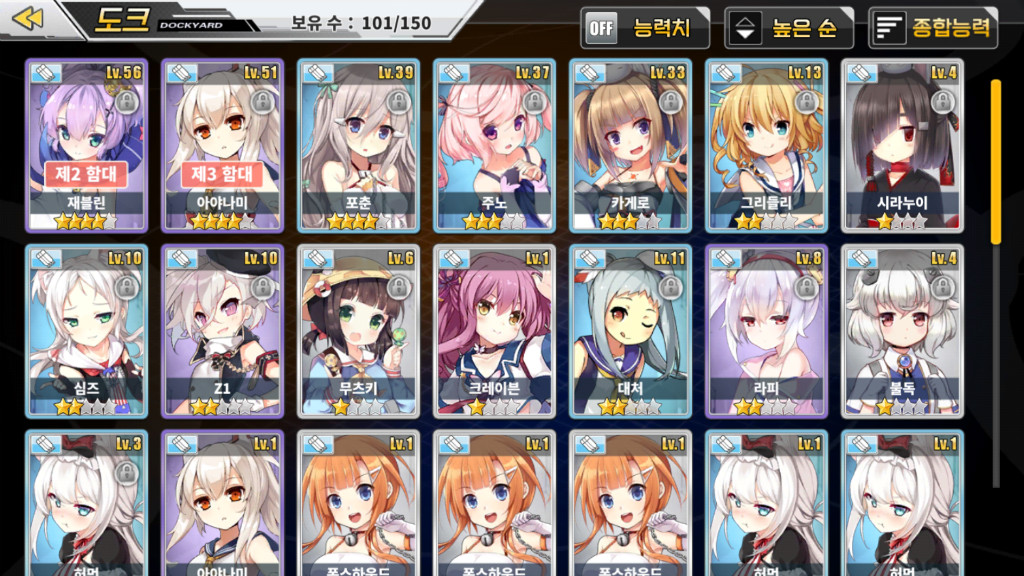Select the 그리들리 Lv.13 ship card
Image resolution: width=1024 pixels, height=576 pixels.
click(766, 145)
